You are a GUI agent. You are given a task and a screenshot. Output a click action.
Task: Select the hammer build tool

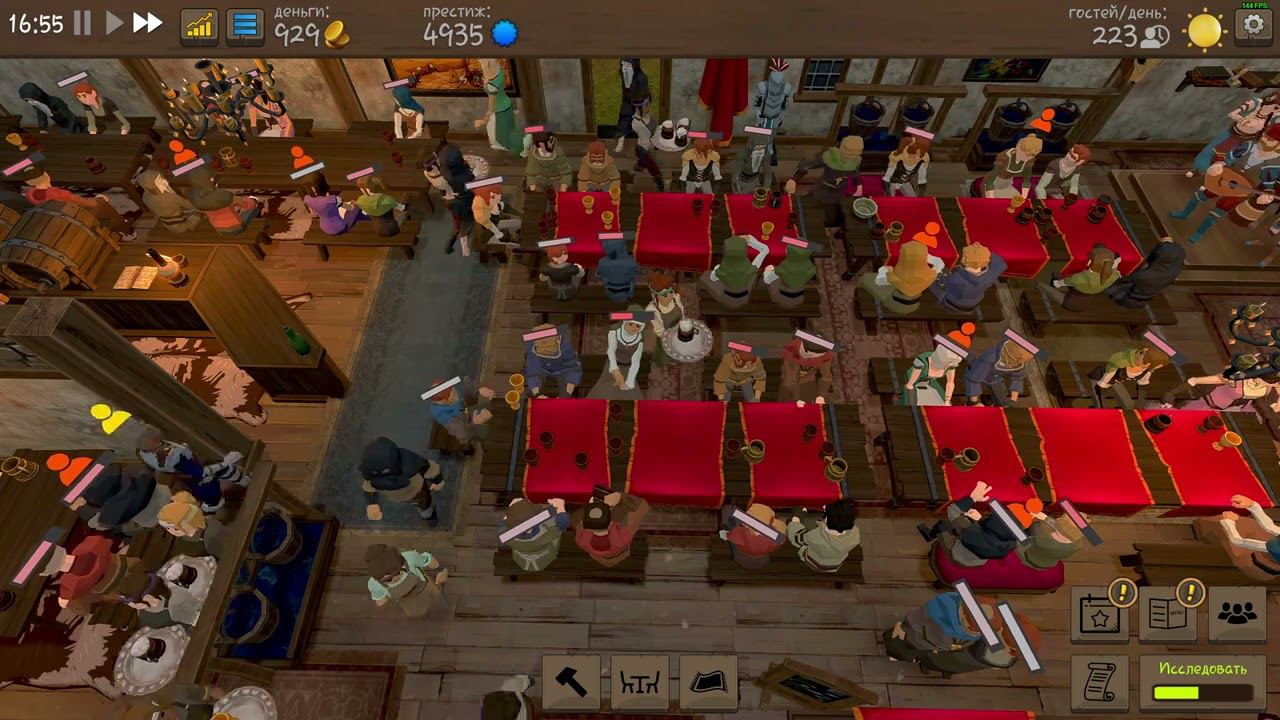[x=573, y=681]
